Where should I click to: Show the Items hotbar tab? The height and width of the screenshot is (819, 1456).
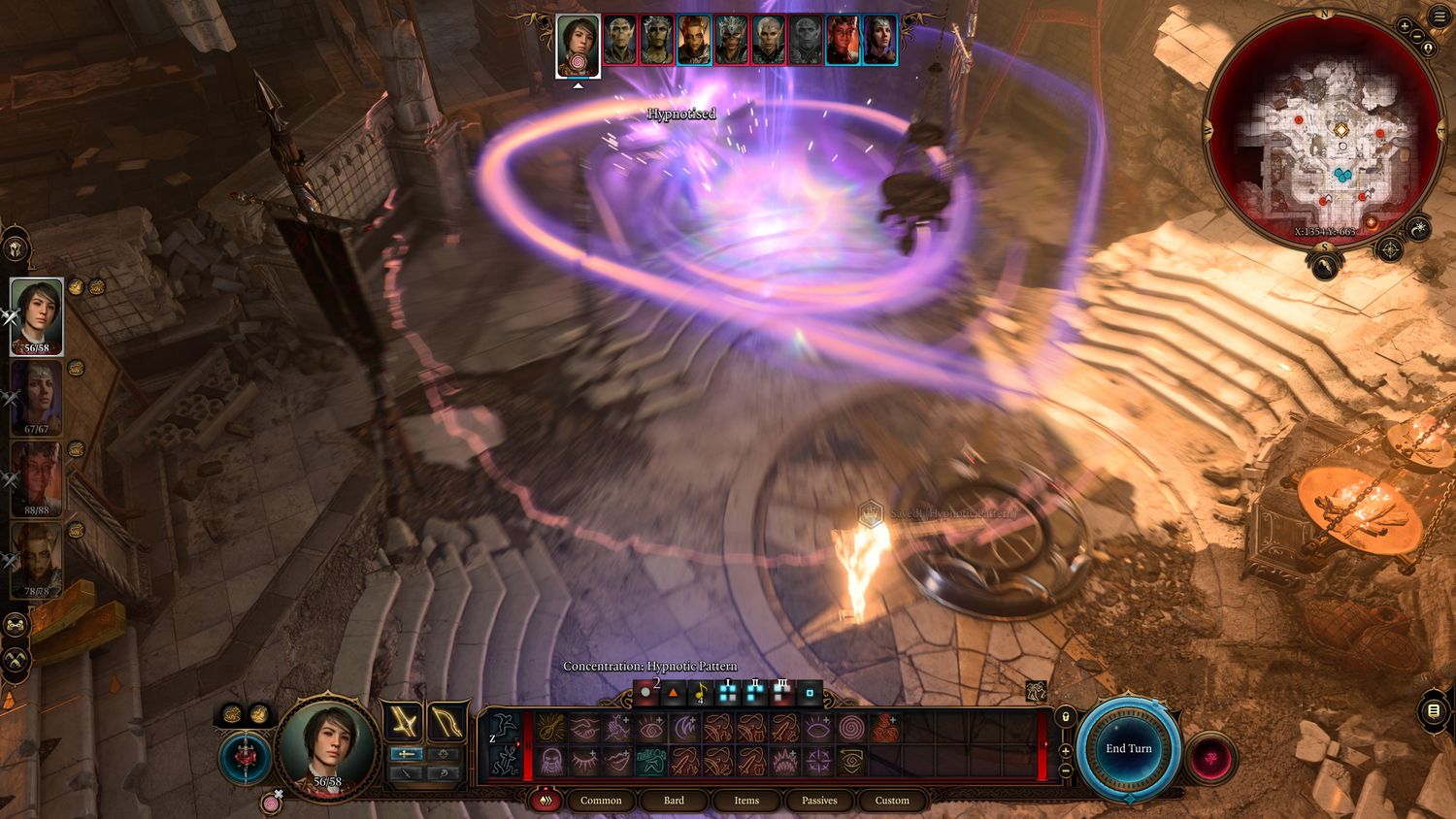(746, 801)
